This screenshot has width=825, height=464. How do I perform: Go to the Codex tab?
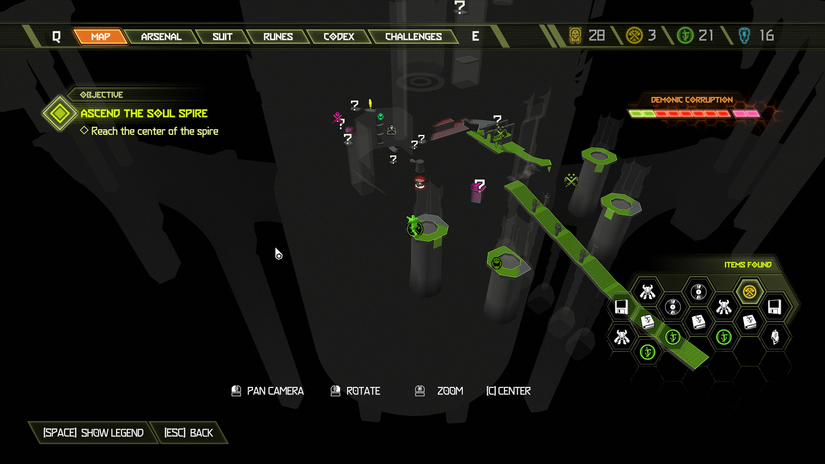click(x=338, y=37)
